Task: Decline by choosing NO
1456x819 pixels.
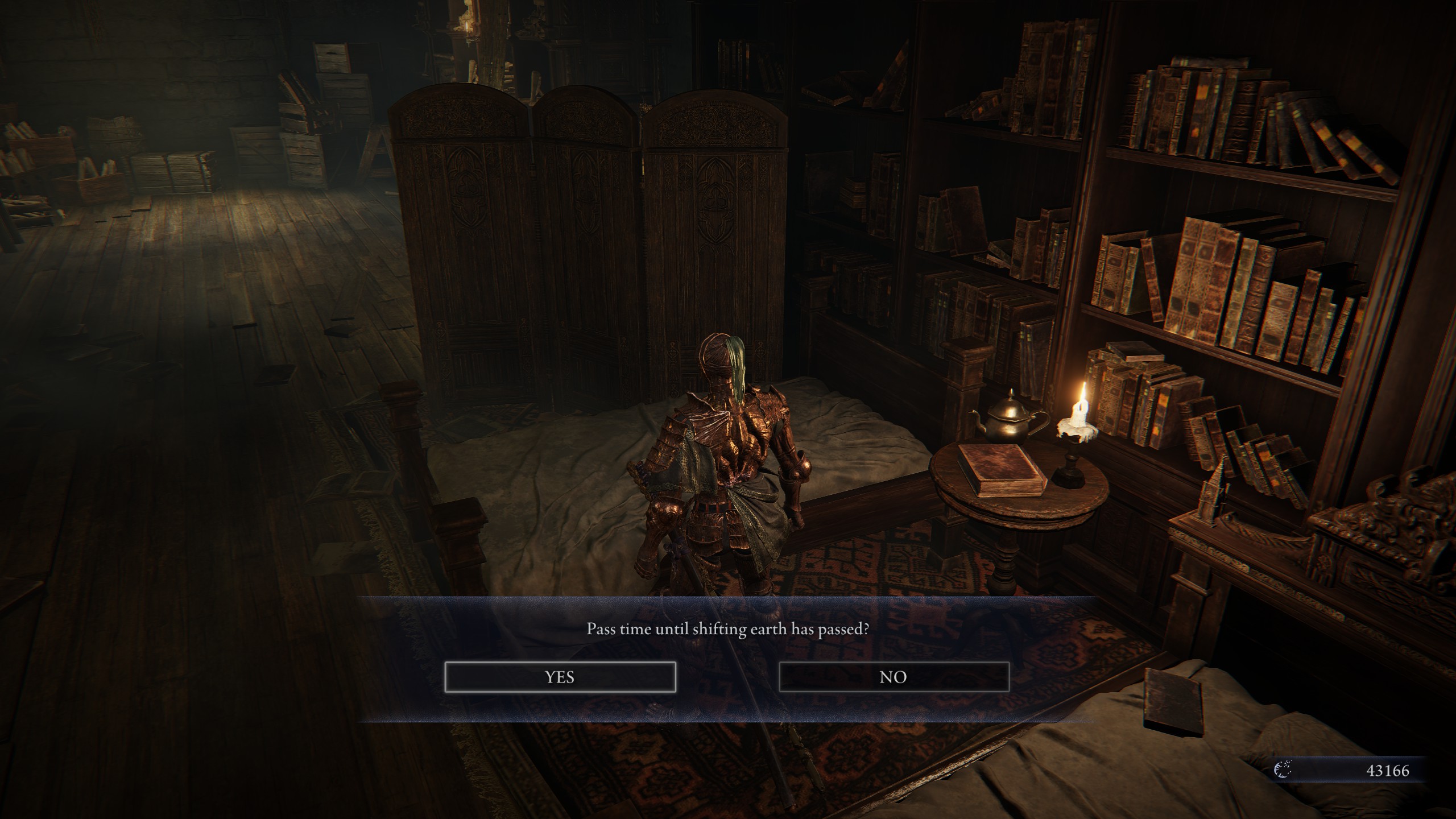Action: 894,677
